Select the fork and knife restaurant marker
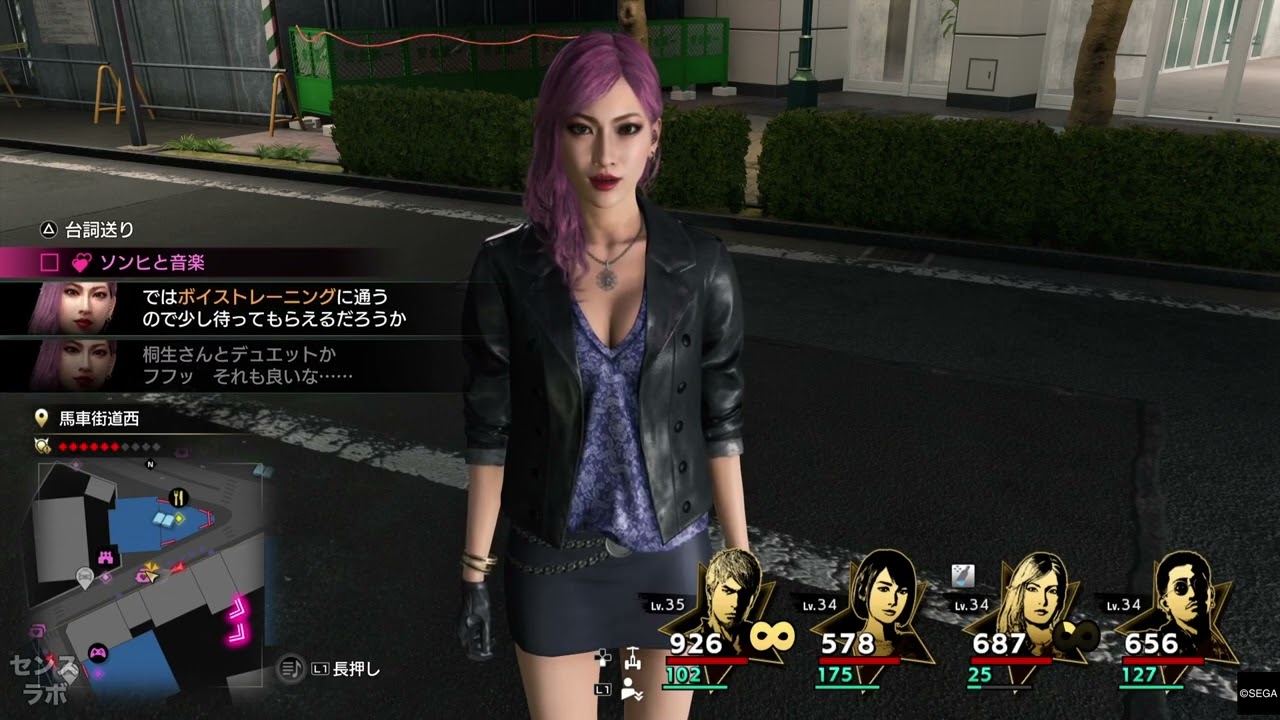 tap(178, 496)
